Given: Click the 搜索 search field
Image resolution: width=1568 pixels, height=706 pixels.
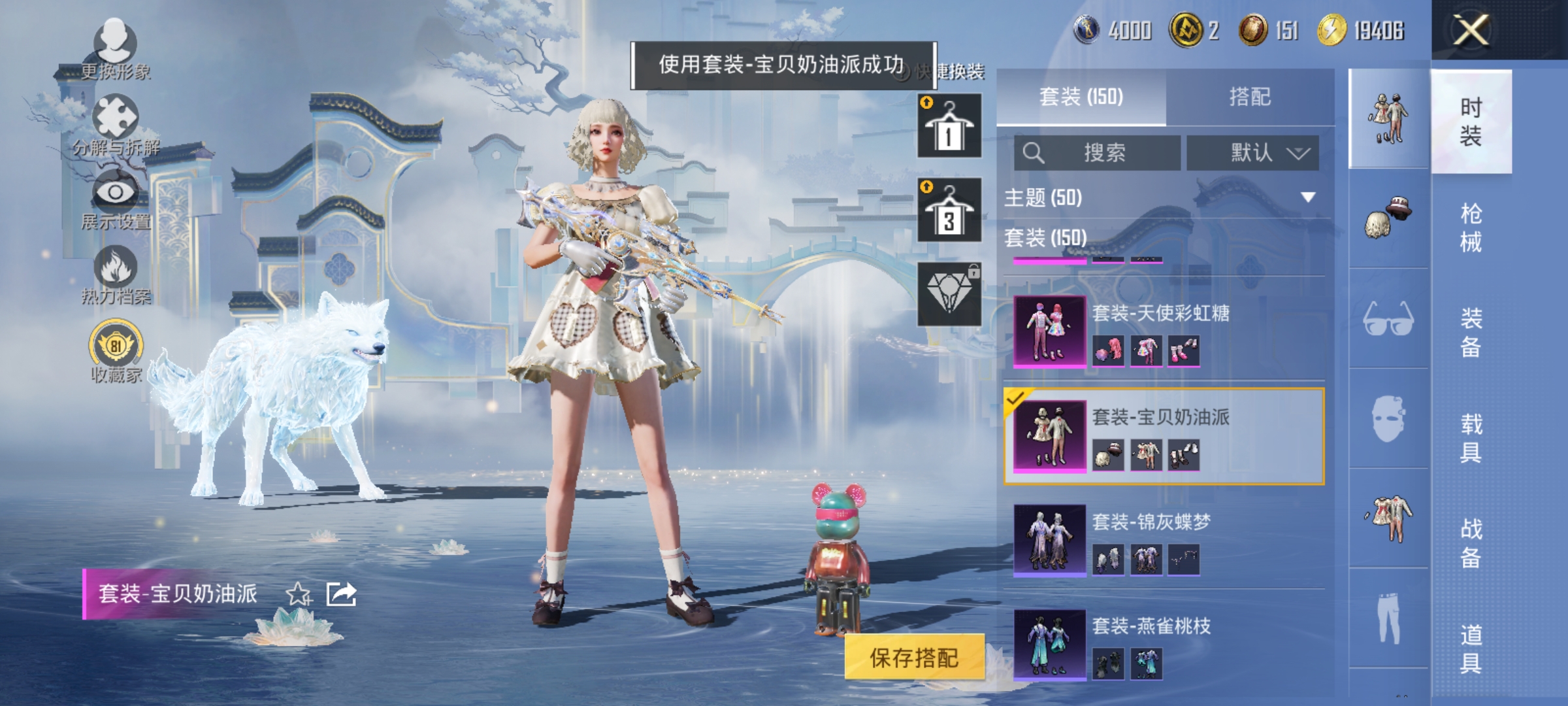Looking at the screenshot, I should pyautogui.click(x=1098, y=152).
